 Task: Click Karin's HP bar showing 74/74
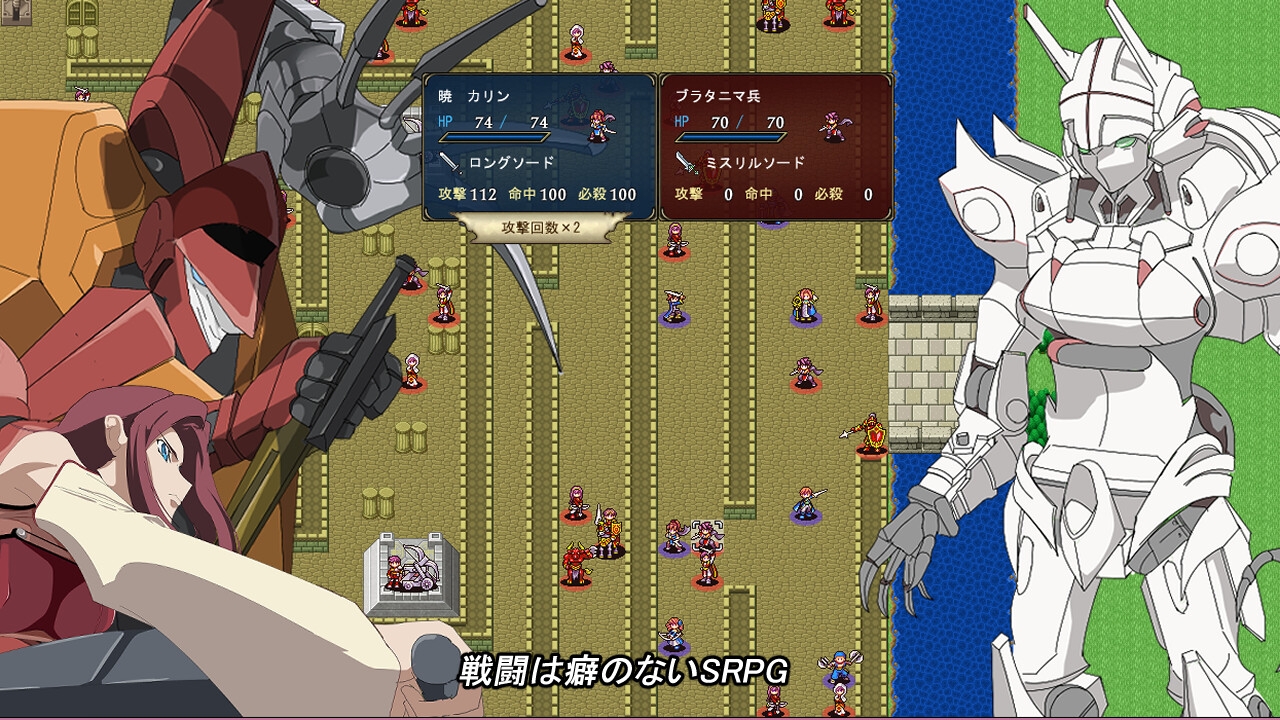pos(494,137)
